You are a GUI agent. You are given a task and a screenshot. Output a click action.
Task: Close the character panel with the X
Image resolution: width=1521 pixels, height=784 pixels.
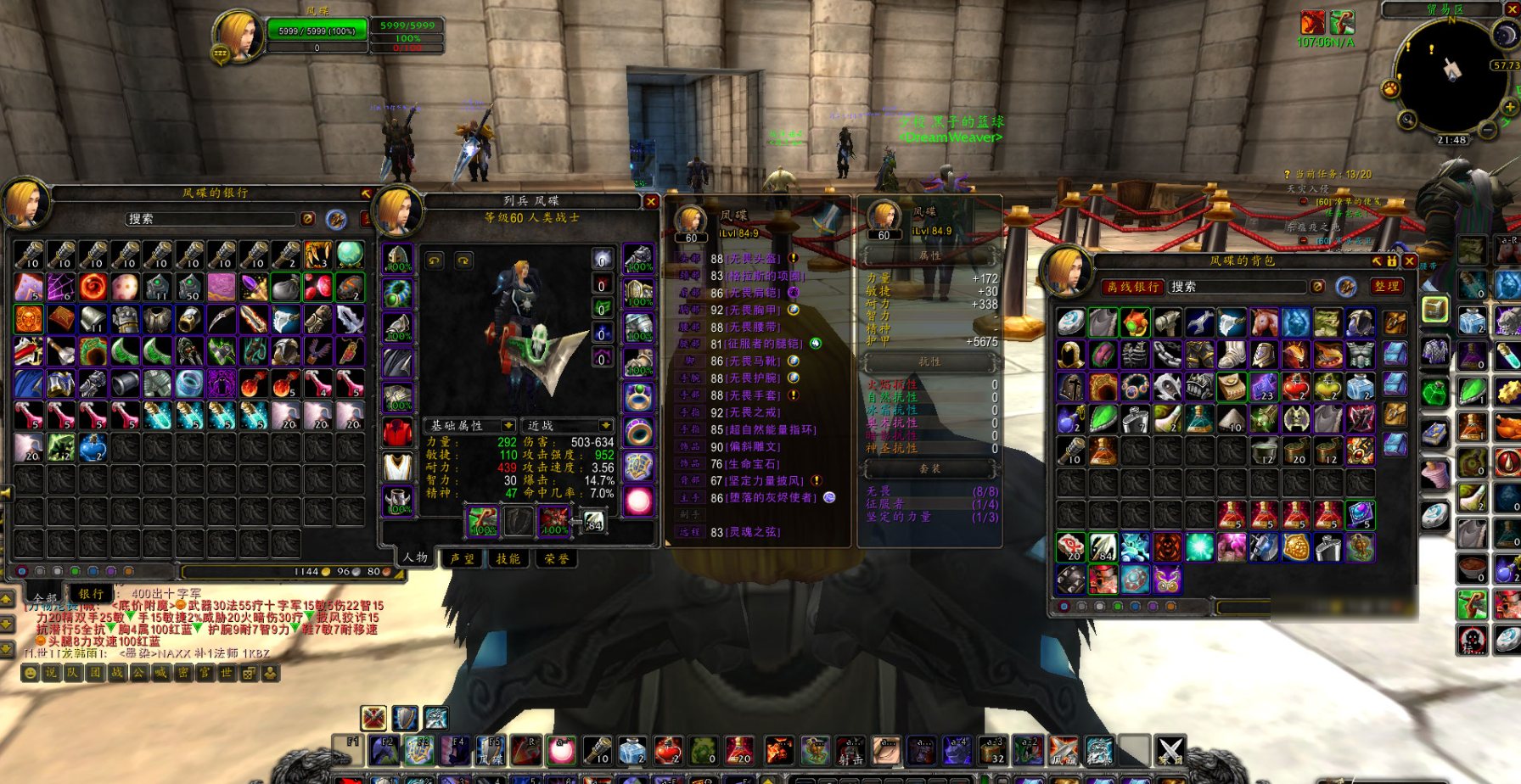651,201
